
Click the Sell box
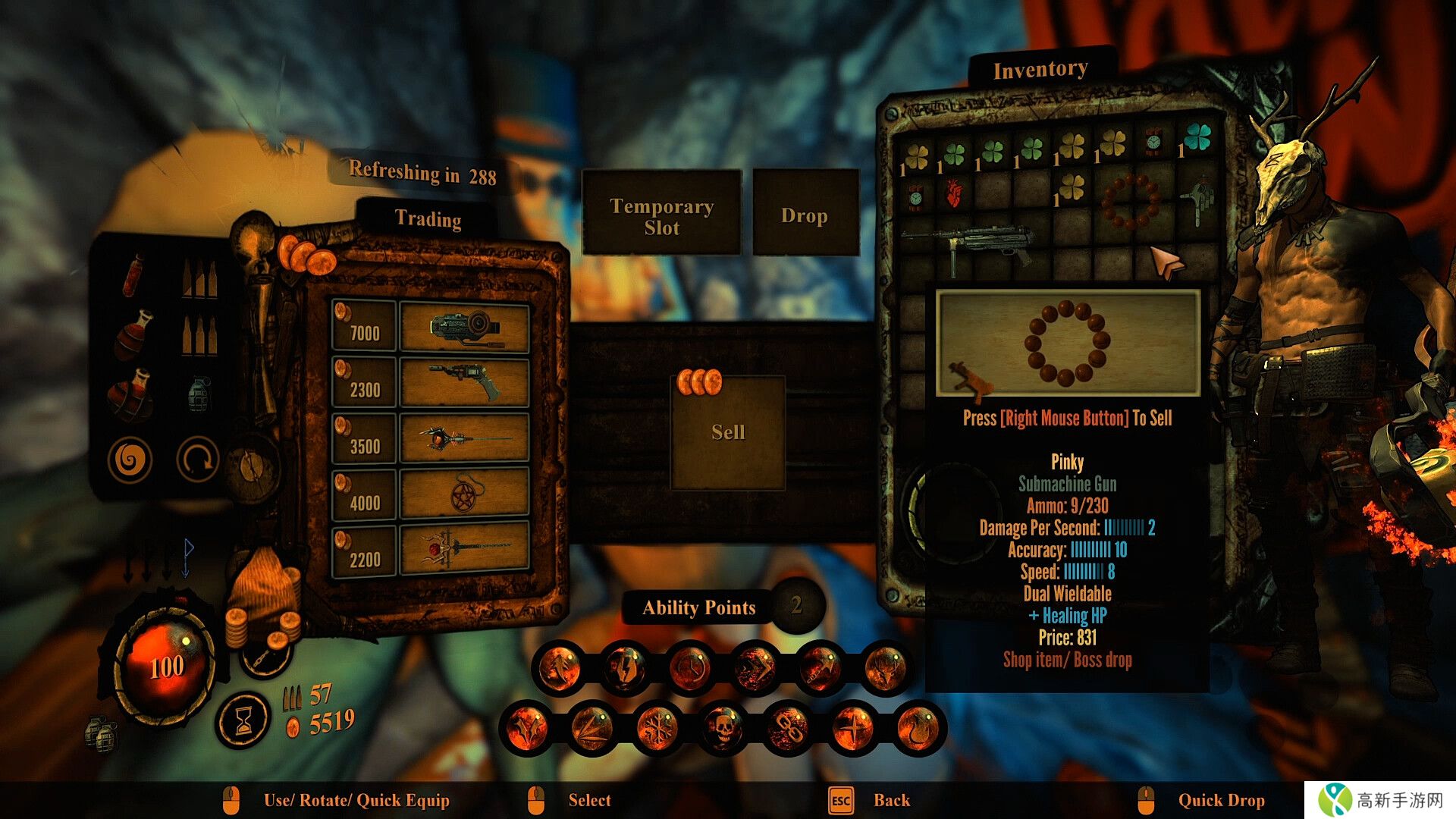728,432
